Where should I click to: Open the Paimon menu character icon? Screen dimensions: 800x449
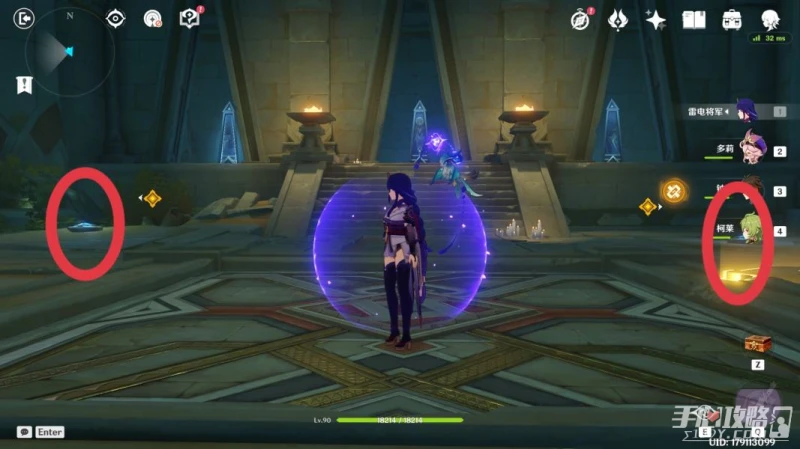point(770,19)
